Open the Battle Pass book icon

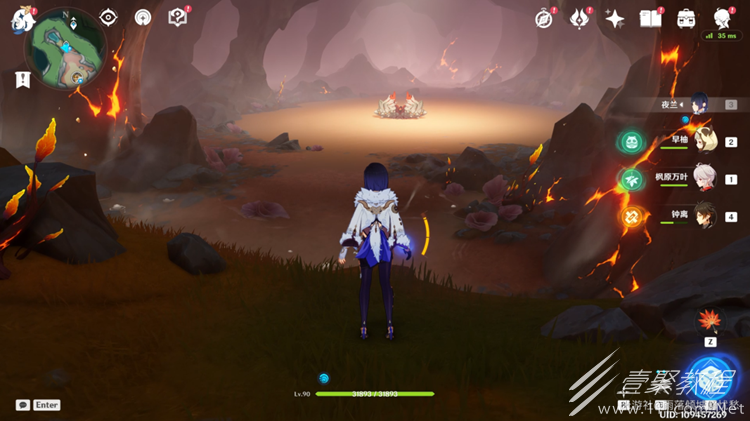coord(651,19)
